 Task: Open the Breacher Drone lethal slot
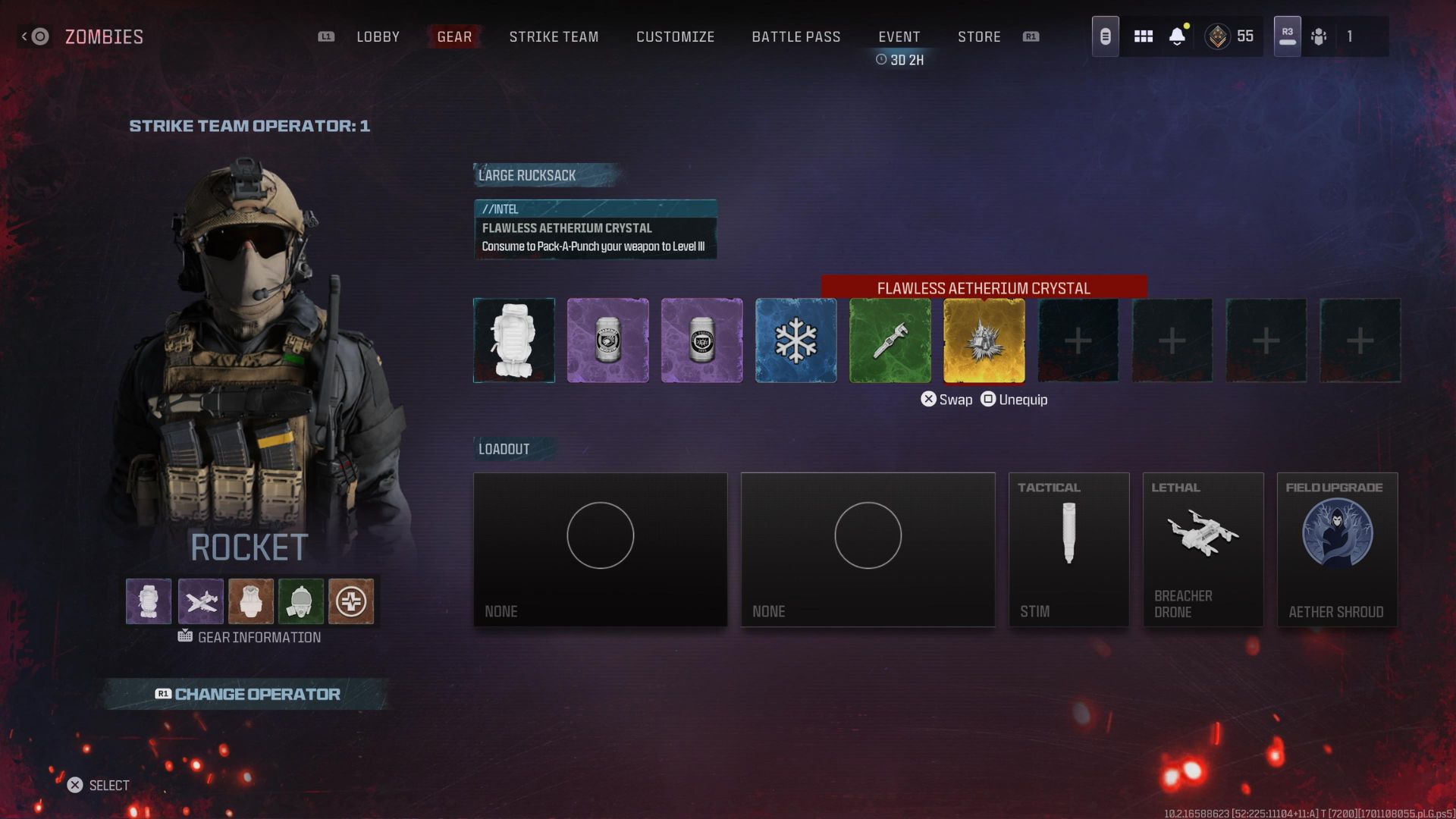1203,550
